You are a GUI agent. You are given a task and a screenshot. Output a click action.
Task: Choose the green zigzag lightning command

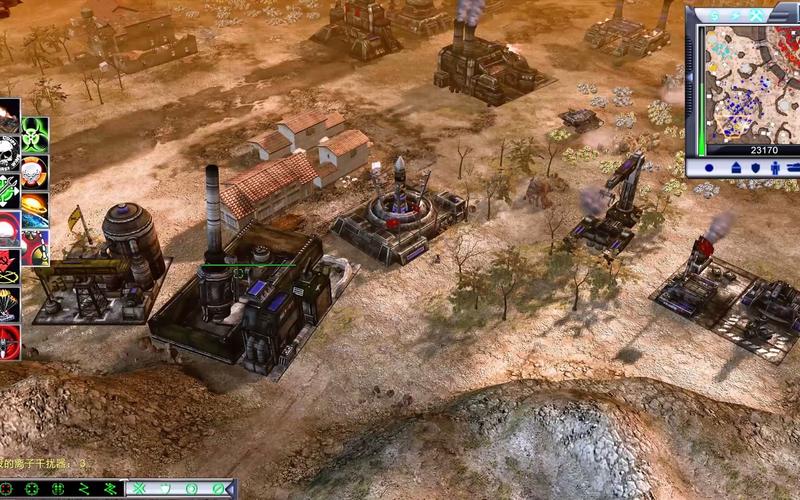point(84,489)
